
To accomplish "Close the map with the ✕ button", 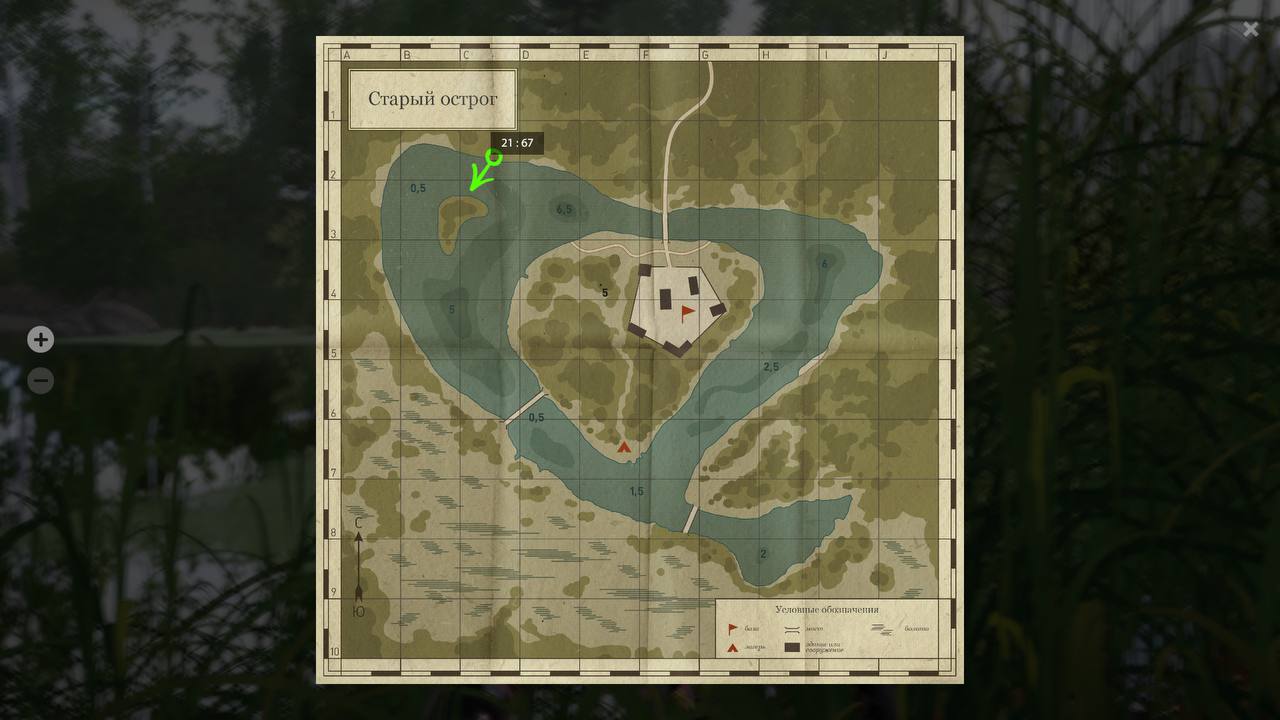I will (x=1250, y=29).
